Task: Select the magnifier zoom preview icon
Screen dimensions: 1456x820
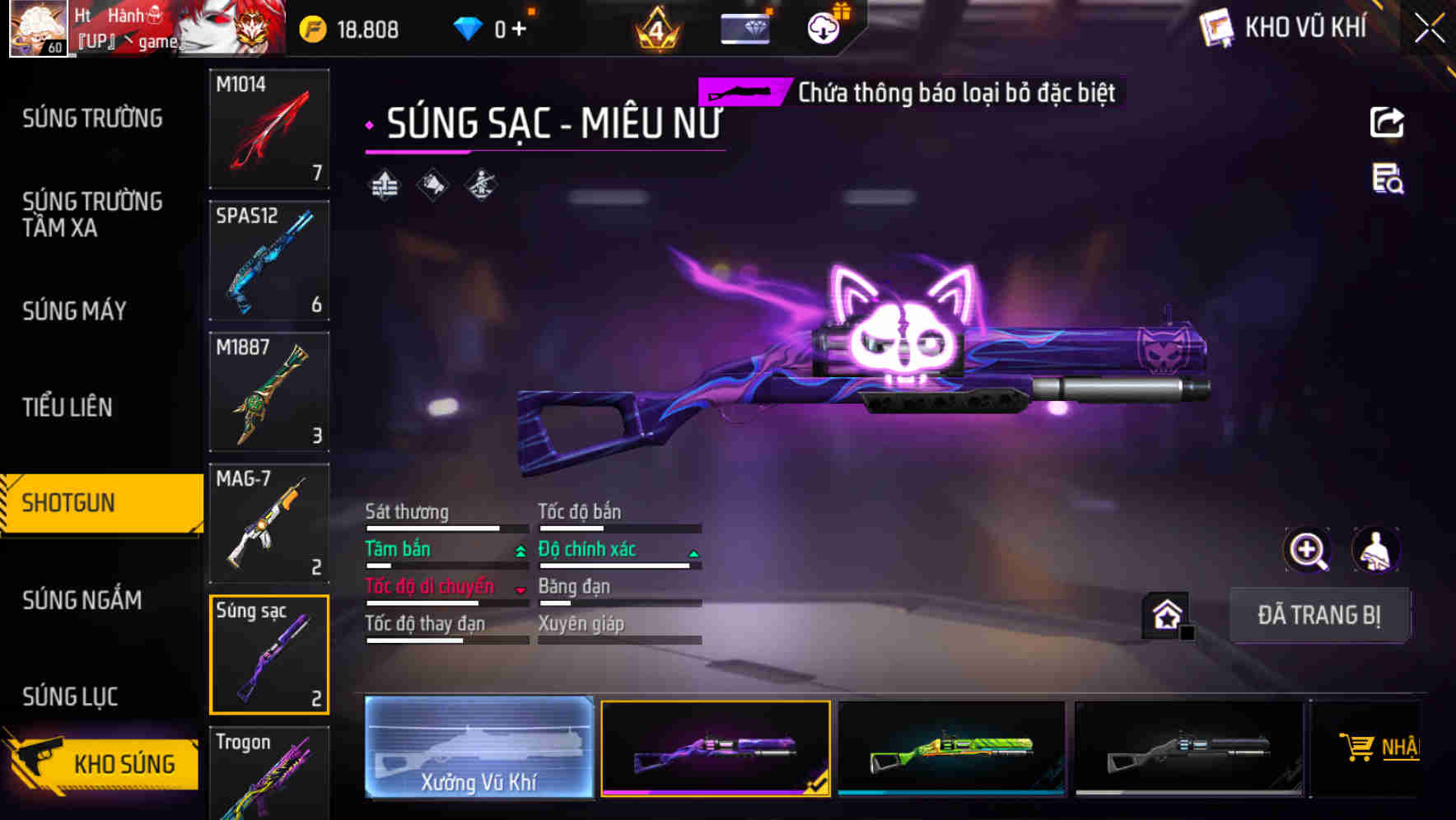Action: point(1306,550)
